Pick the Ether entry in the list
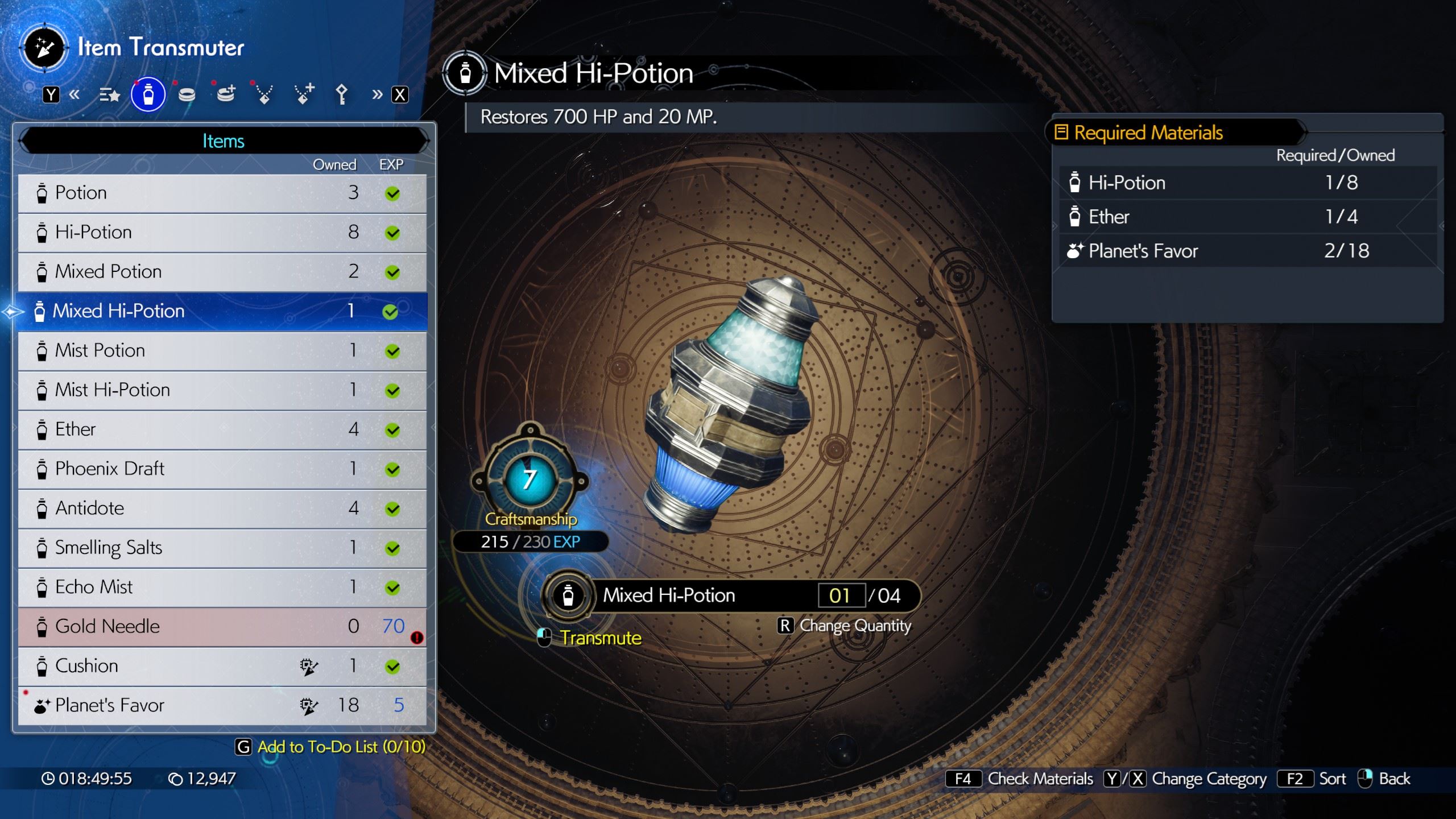This screenshot has width=1456, height=819. click(x=222, y=429)
